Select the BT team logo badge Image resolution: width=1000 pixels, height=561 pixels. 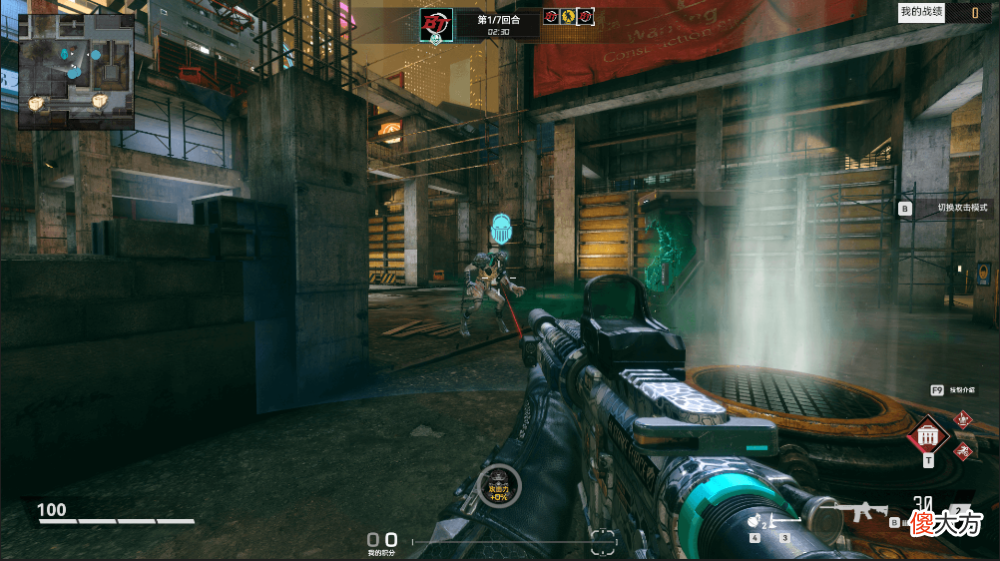point(436,23)
